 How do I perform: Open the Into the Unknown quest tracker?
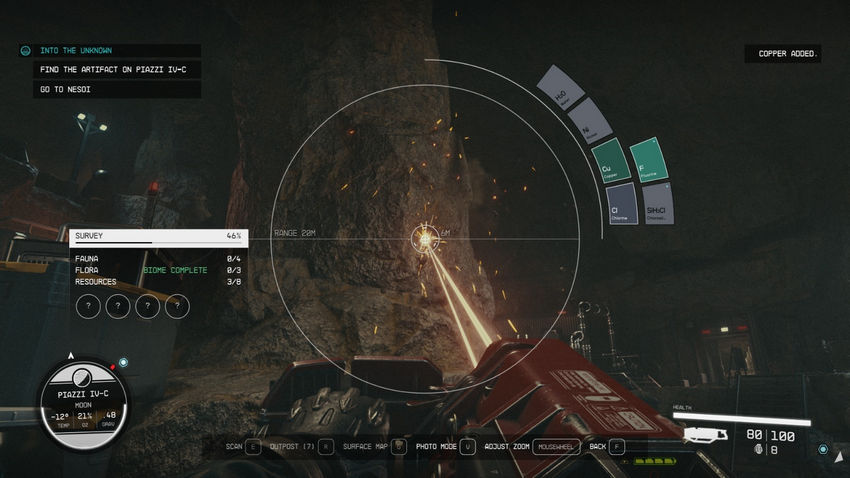[109, 50]
